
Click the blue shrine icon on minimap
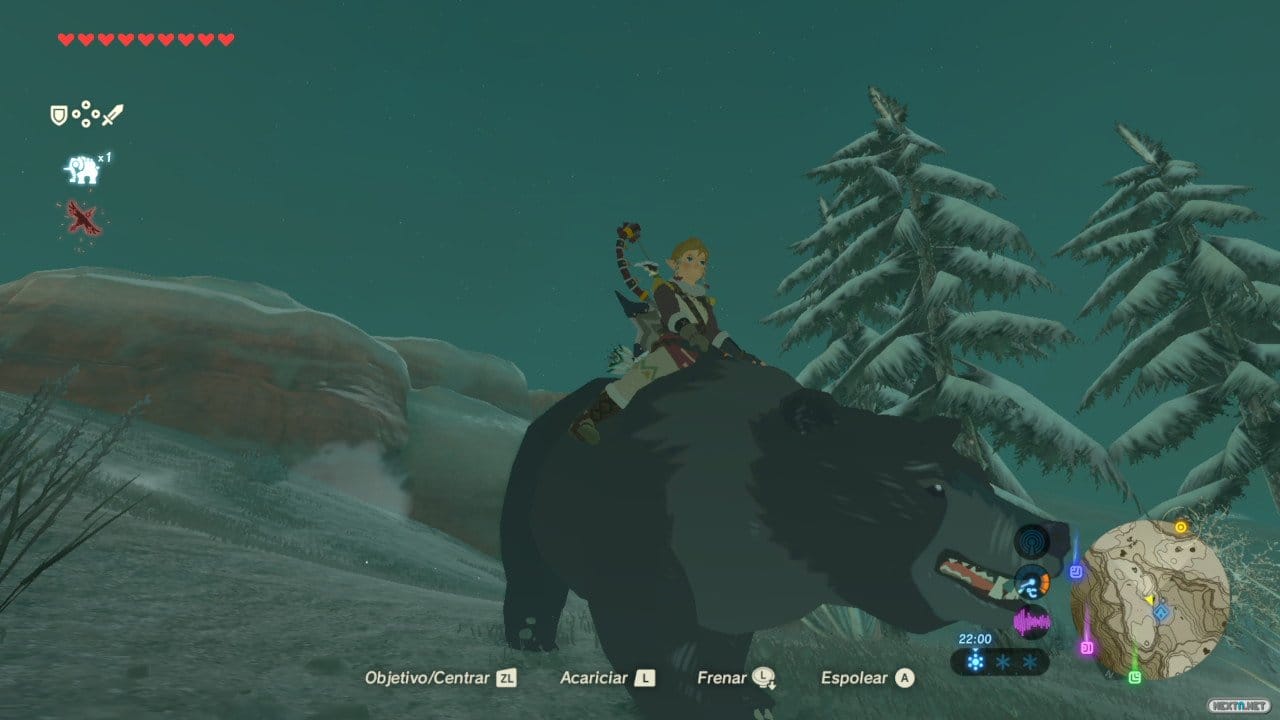point(1161,612)
